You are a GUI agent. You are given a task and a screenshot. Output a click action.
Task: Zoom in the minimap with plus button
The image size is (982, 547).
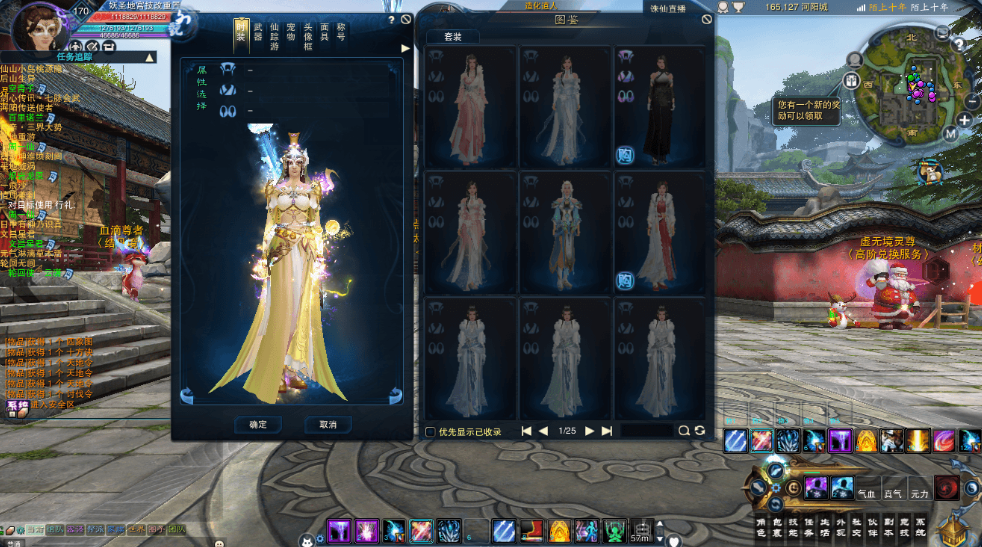[963, 120]
